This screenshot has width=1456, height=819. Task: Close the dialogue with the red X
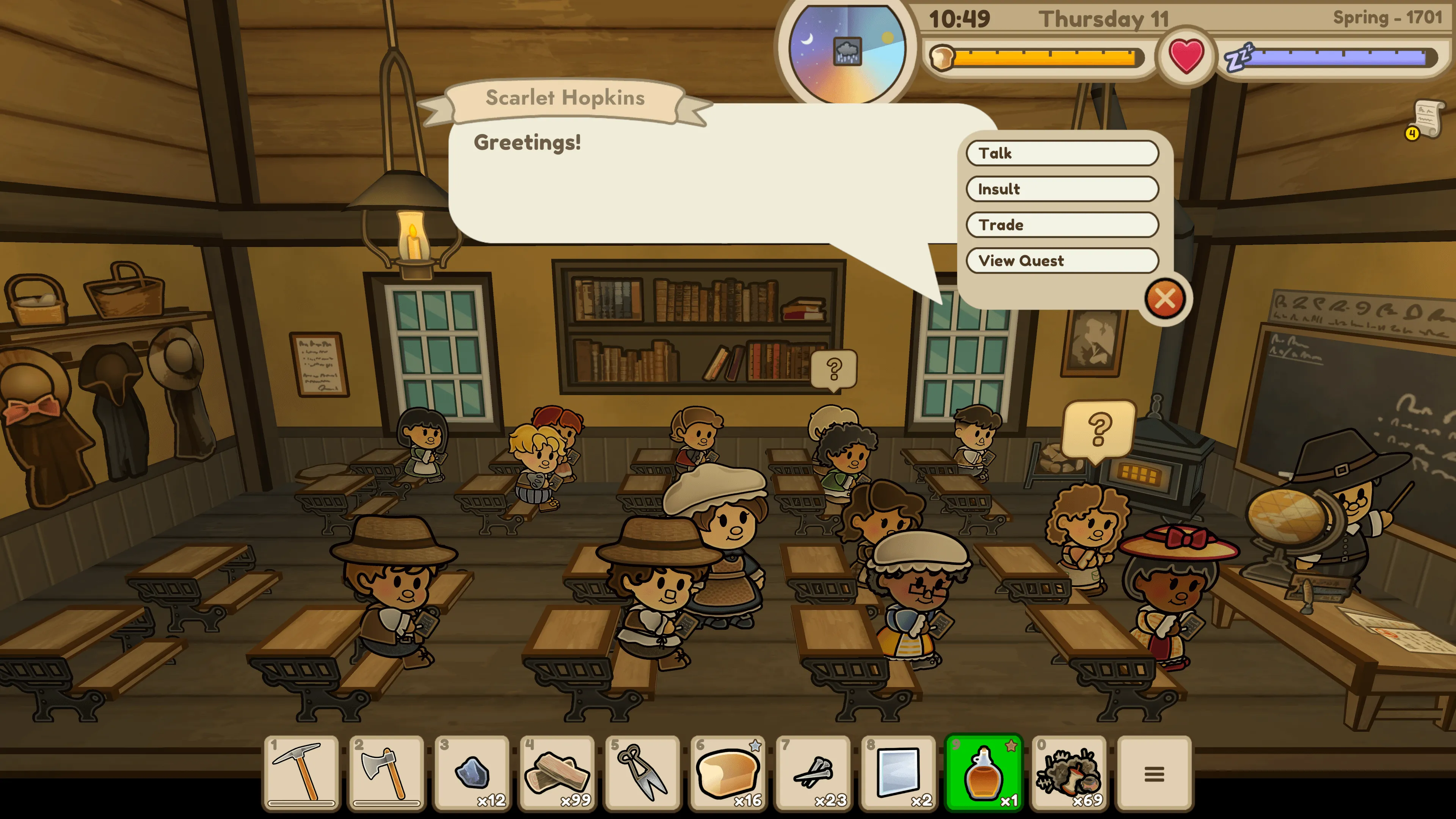(x=1165, y=299)
